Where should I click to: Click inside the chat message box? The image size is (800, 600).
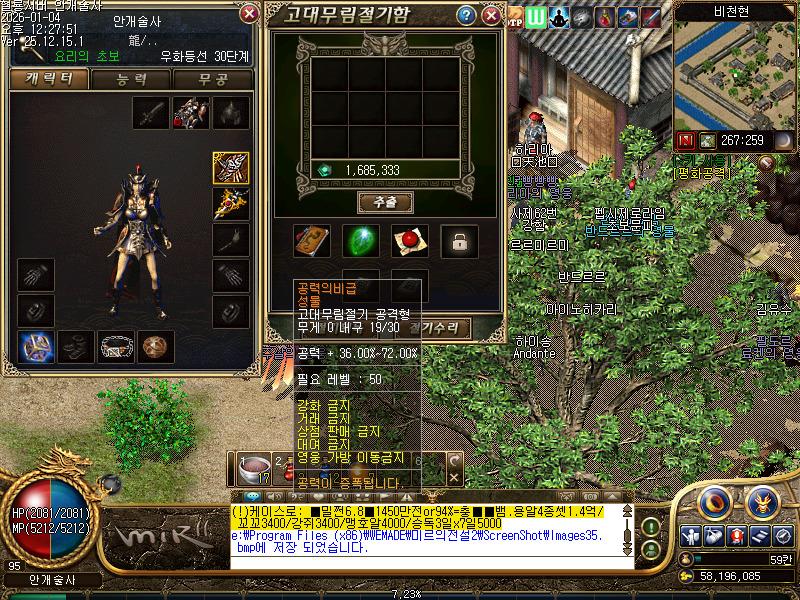point(430,535)
